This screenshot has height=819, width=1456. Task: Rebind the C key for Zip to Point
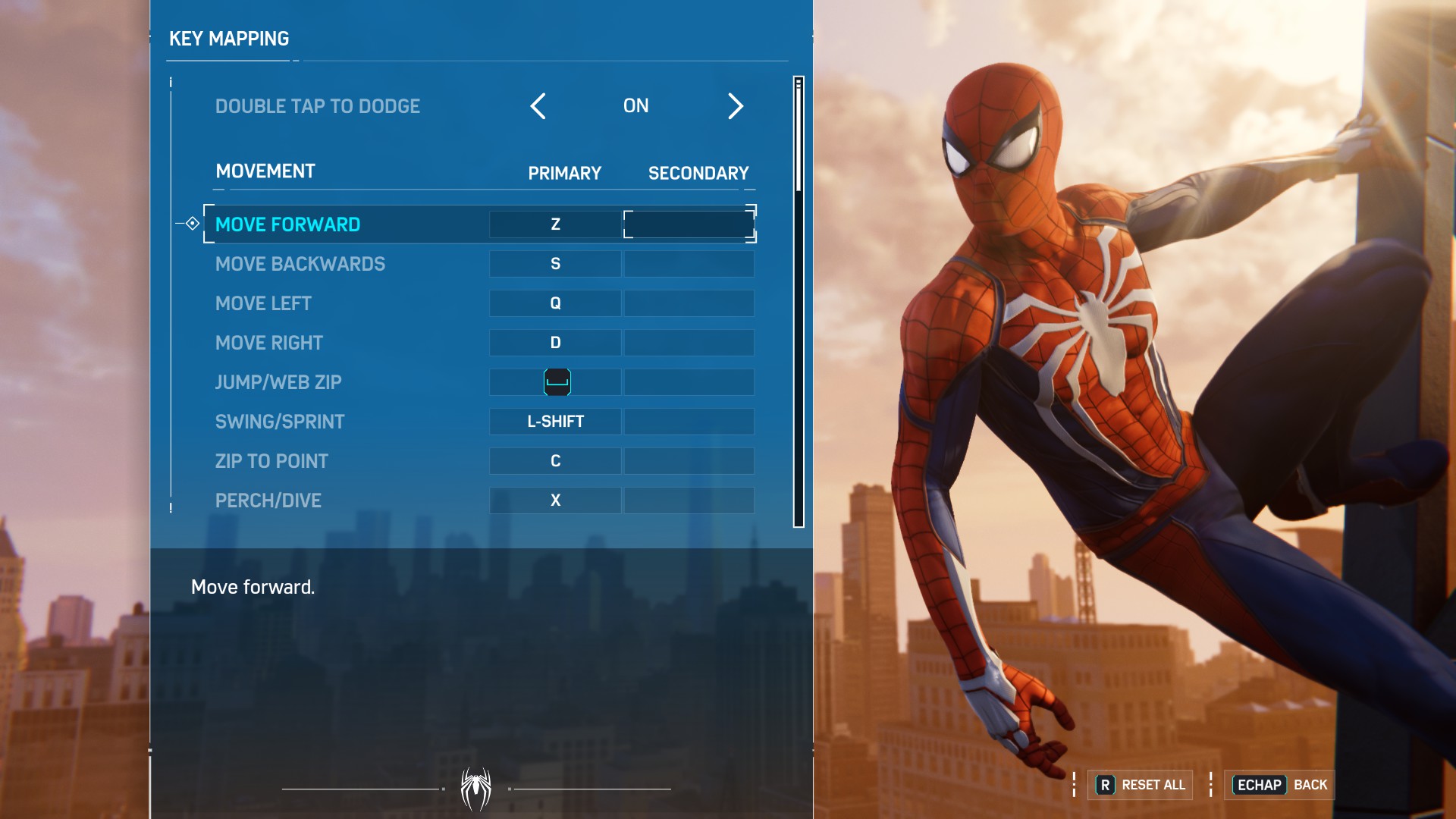coord(556,461)
